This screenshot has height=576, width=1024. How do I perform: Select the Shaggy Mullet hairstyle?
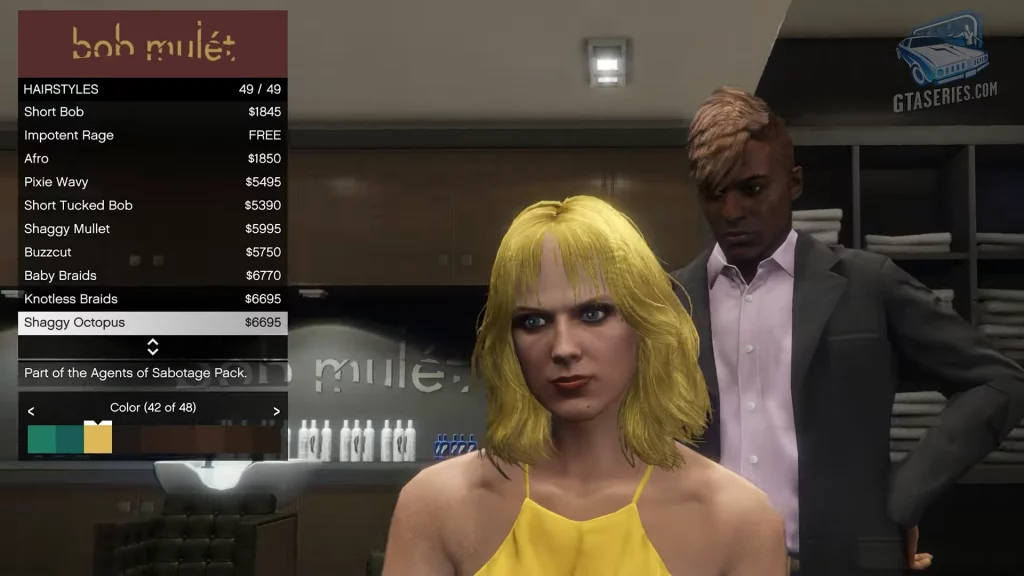152,229
